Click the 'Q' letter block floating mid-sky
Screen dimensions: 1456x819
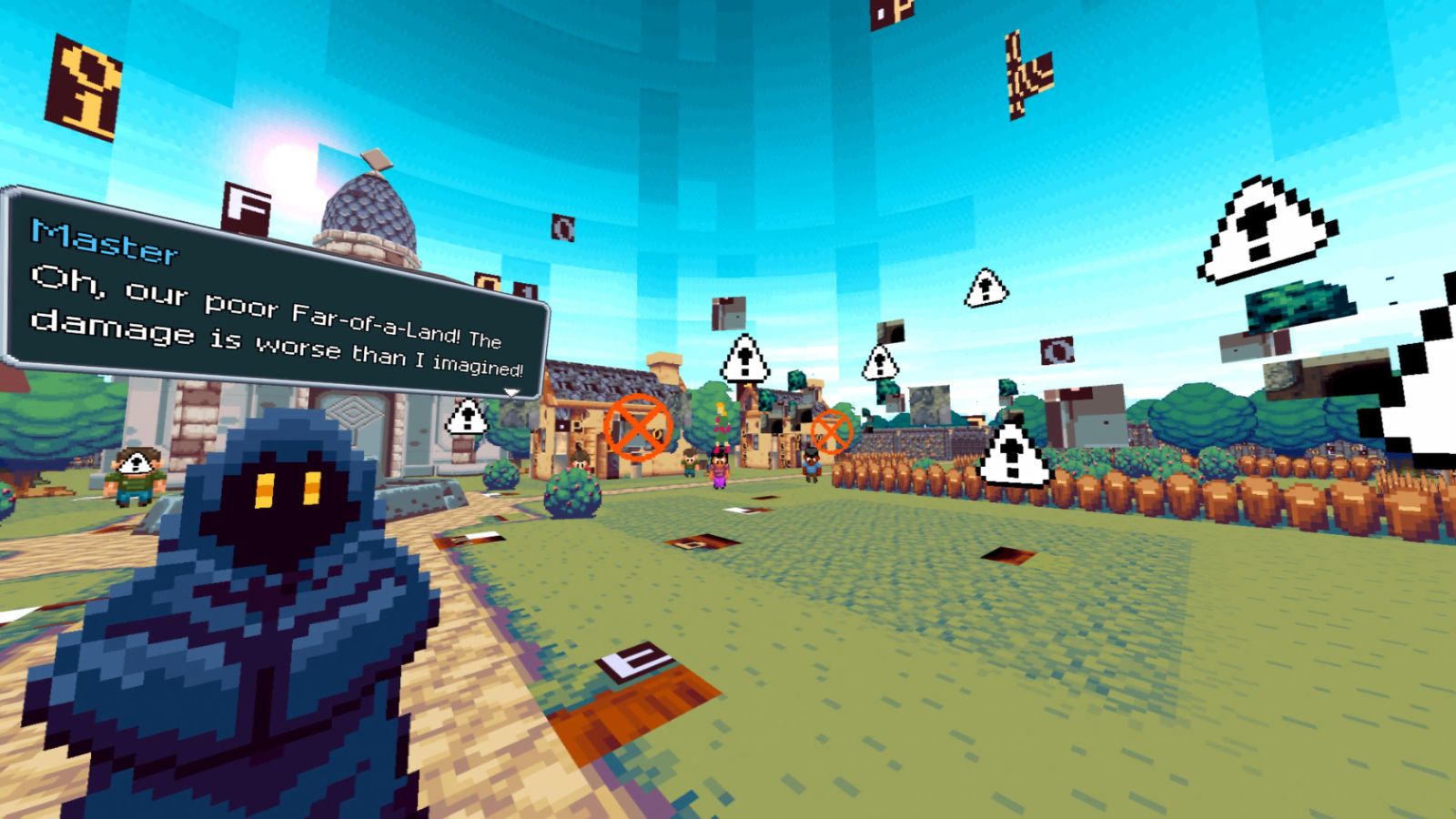(x=563, y=227)
